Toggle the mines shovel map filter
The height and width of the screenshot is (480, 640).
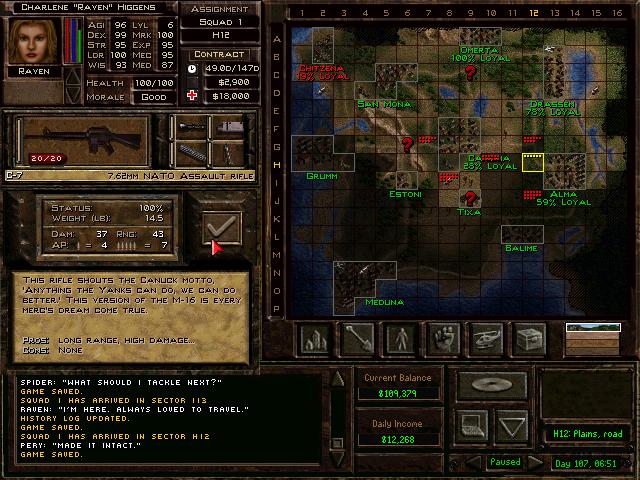tap(359, 338)
